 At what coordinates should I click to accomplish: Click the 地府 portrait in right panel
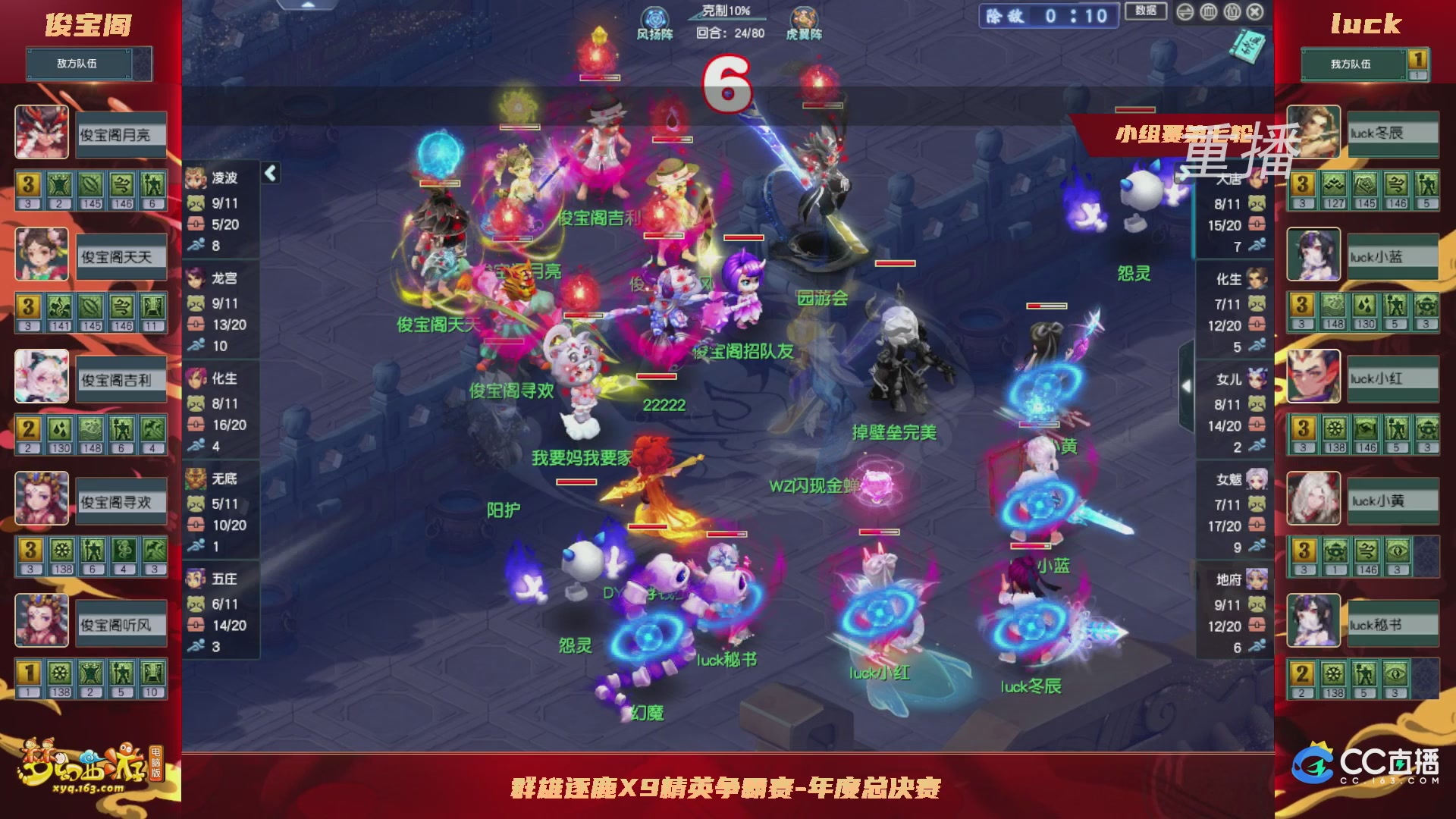point(1258,579)
